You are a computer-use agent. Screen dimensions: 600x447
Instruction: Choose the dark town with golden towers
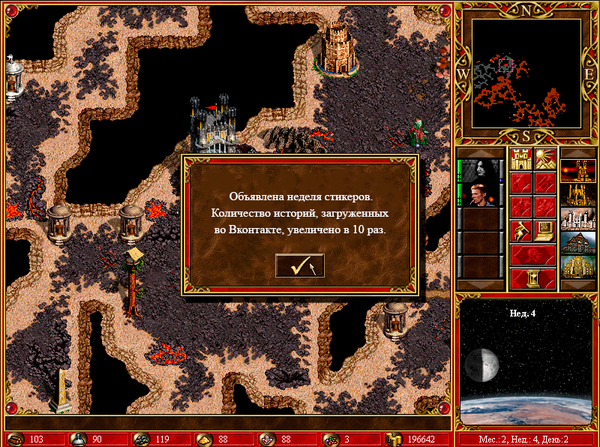[x=578, y=194]
